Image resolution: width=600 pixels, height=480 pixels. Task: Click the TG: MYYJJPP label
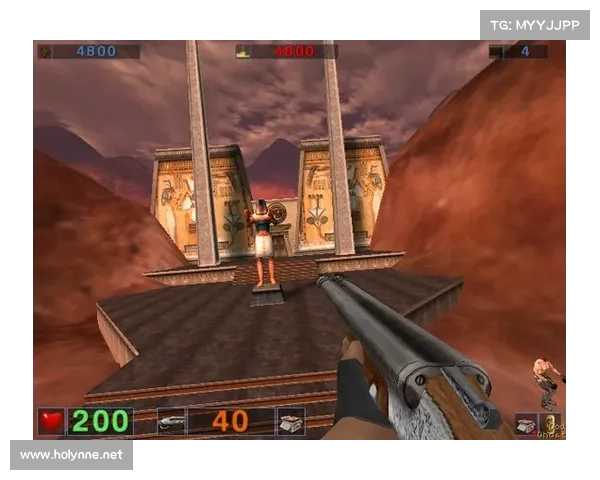(x=535, y=24)
